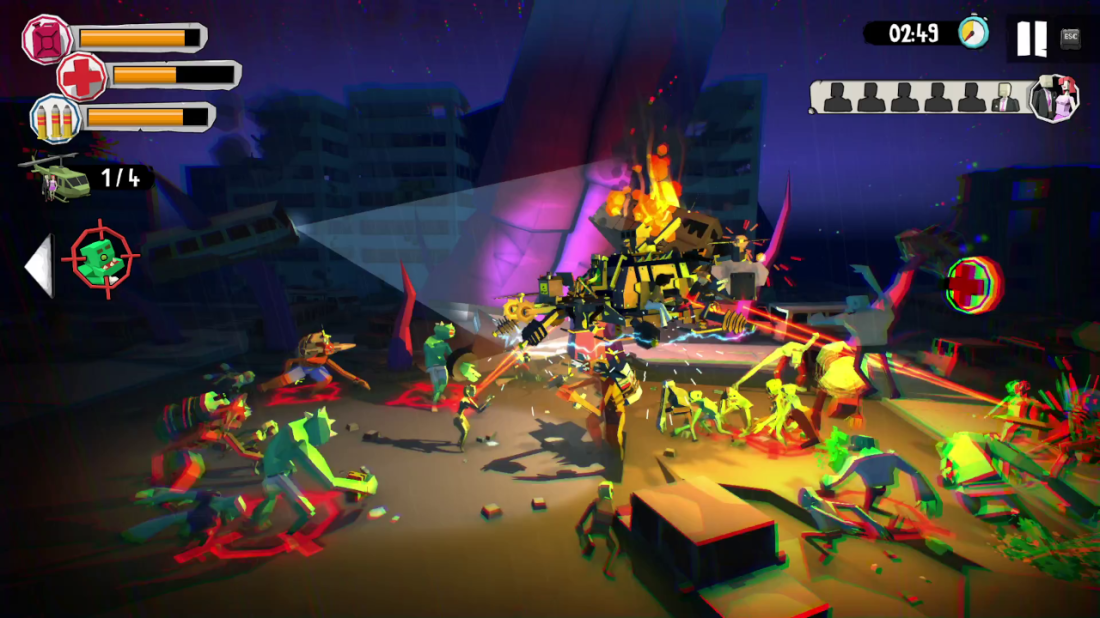This screenshot has width=1100, height=618.
Task: Select the red cross medkit marker
Action: (968, 284)
